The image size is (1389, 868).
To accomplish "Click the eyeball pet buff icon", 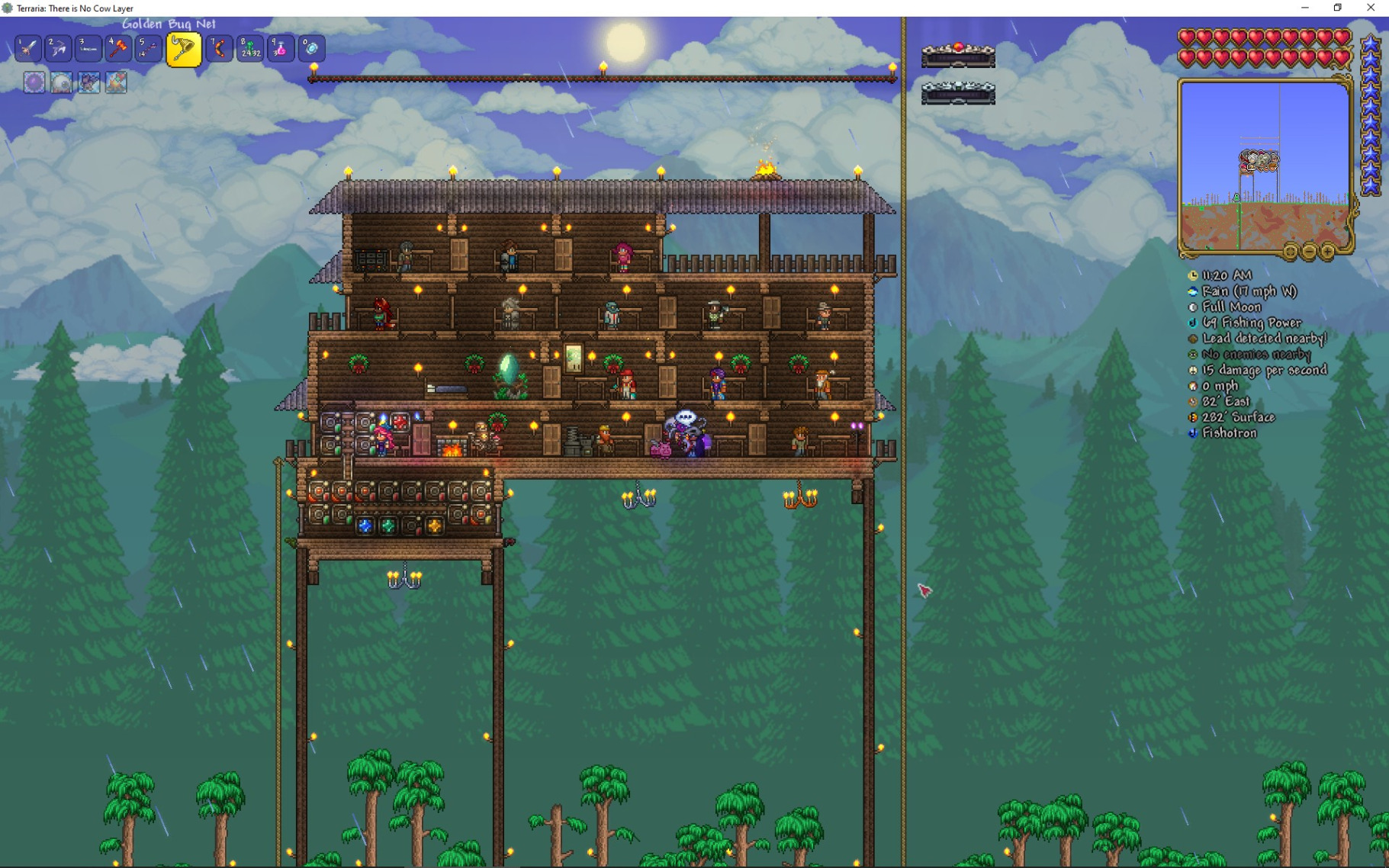I will [62, 82].
